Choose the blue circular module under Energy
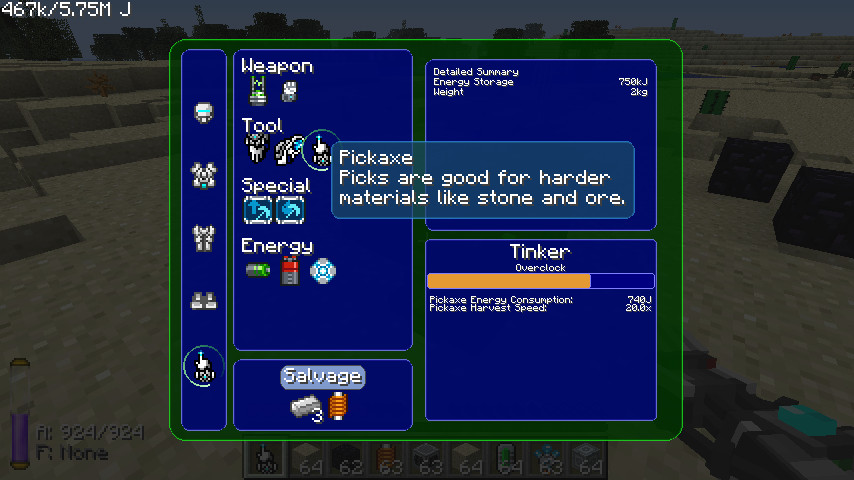854x480 pixels. (321, 270)
